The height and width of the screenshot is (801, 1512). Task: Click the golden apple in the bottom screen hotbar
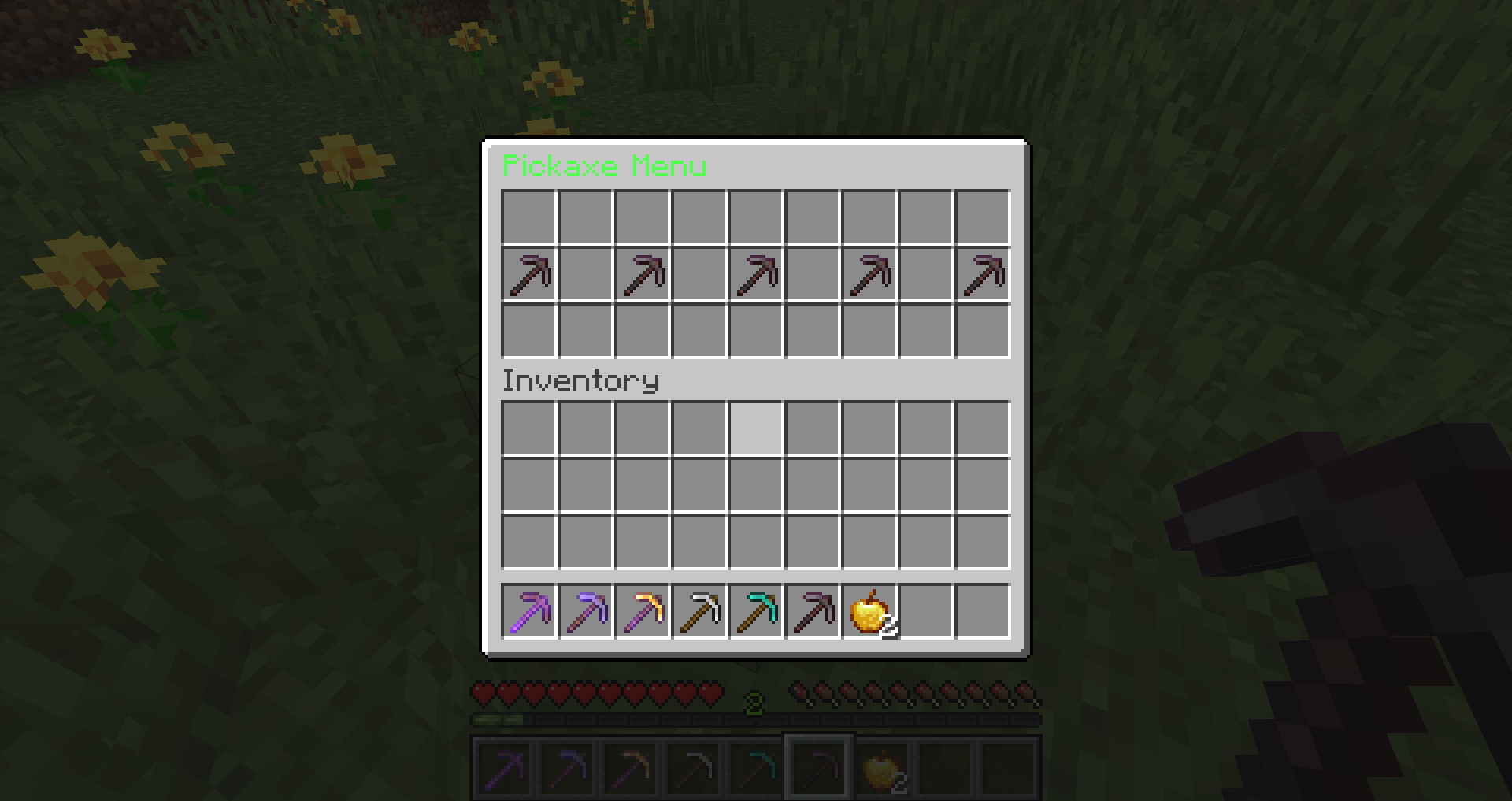tap(884, 766)
